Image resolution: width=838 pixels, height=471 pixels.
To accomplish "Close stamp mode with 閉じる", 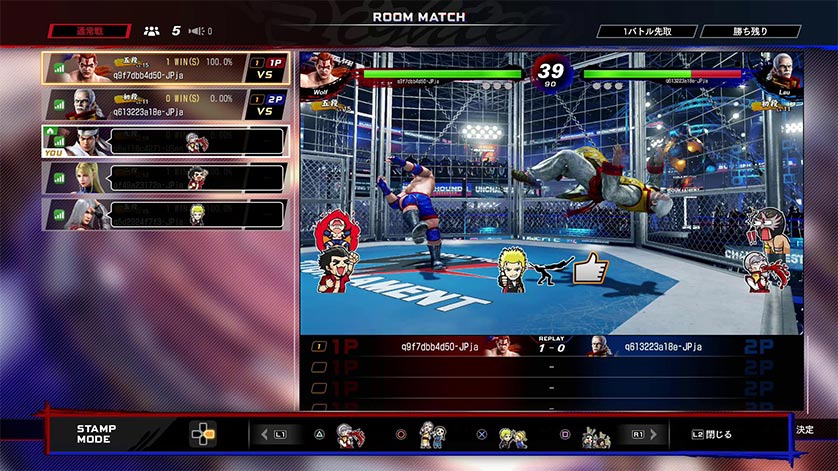I will pos(712,435).
